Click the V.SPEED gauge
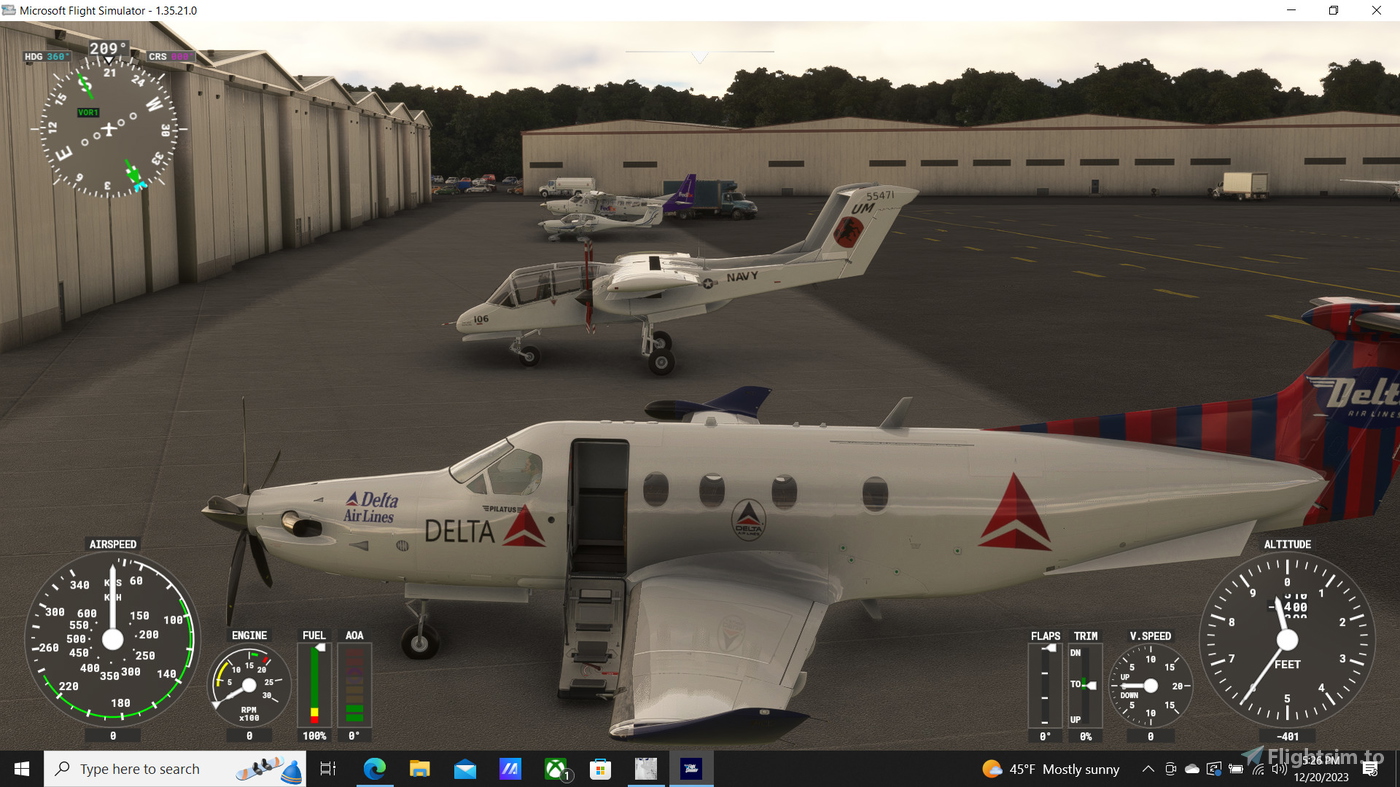The image size is (1400, 787). [x=1149, y=685]
